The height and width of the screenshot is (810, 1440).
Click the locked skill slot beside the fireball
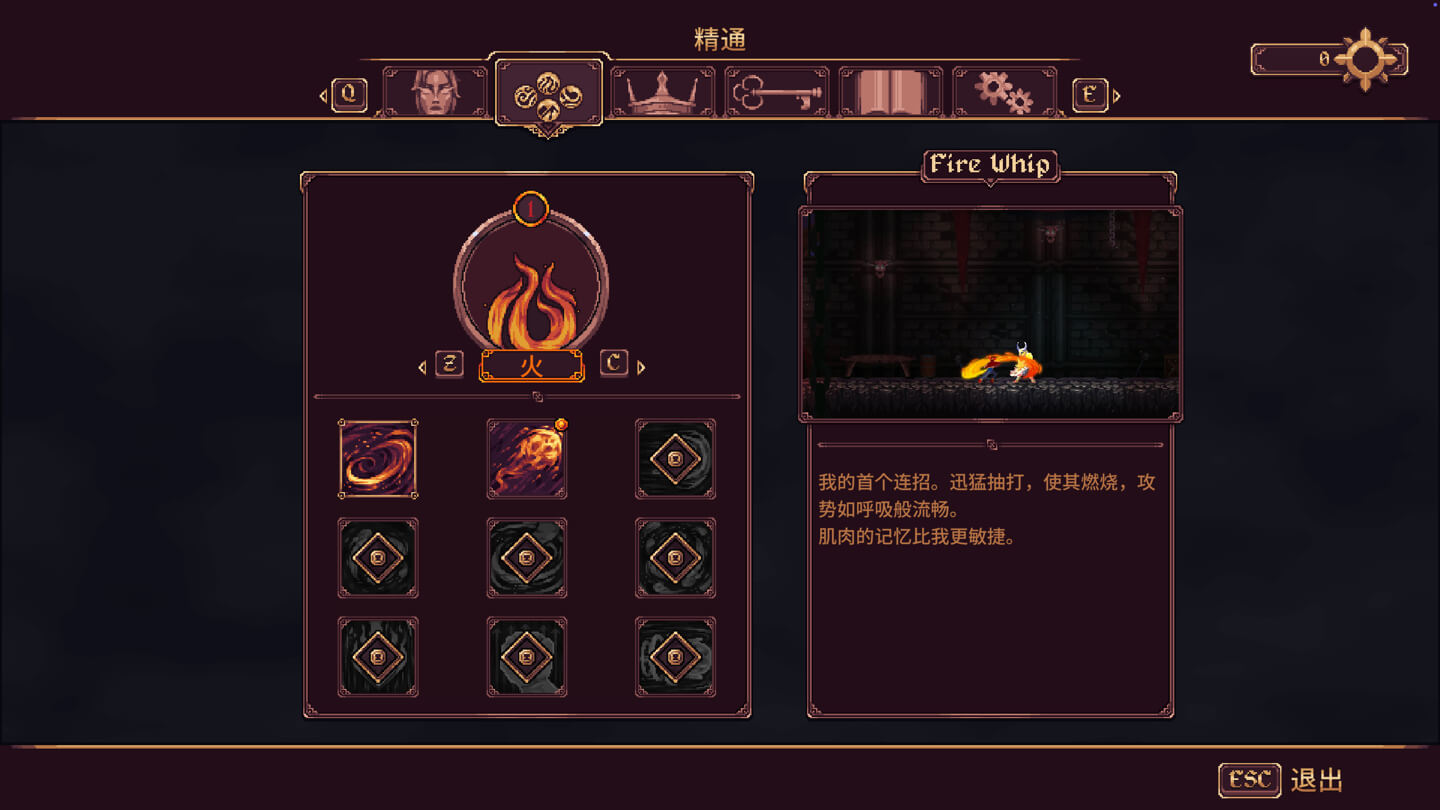(676, 458)
